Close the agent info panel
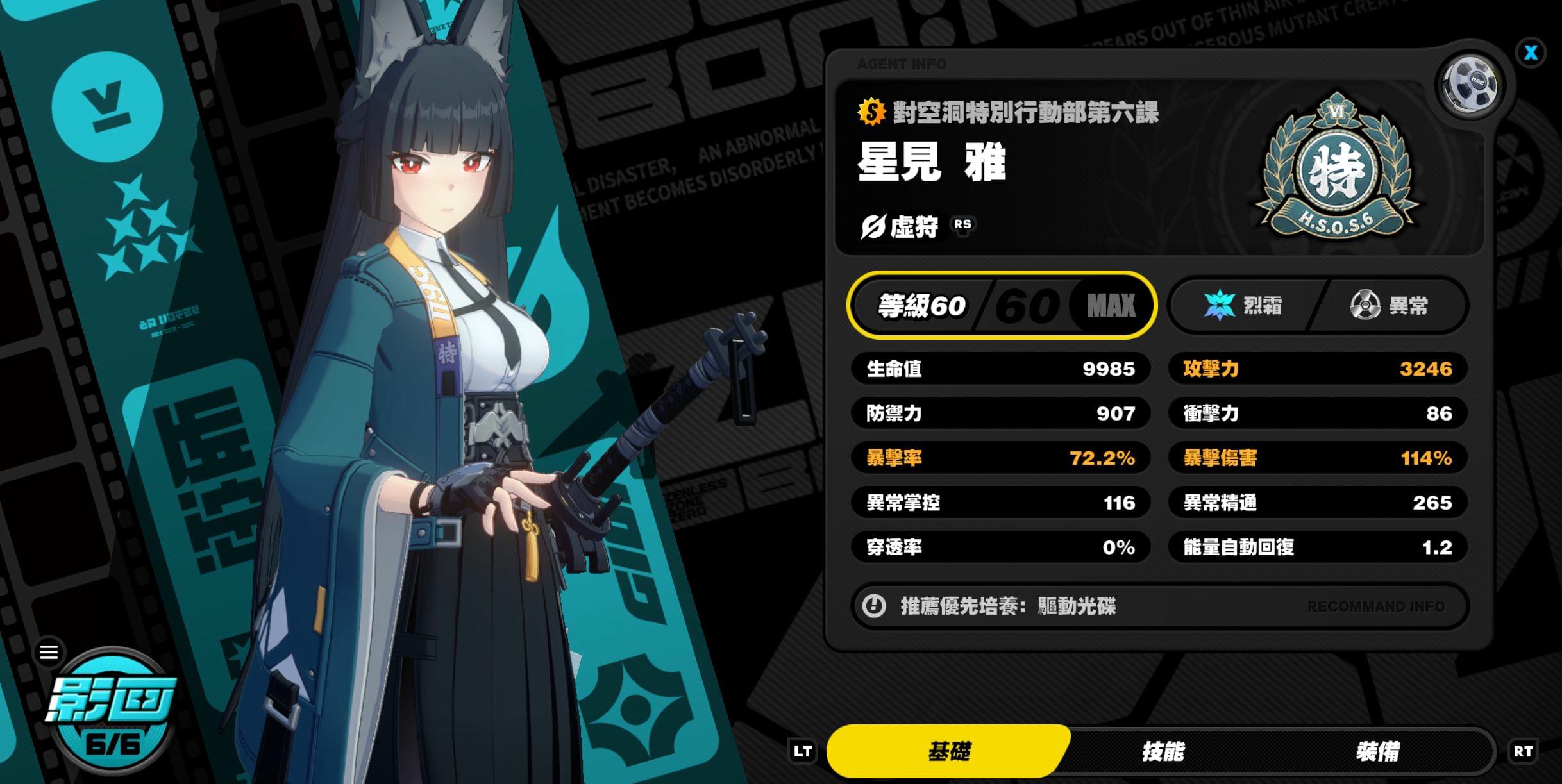The height and width of the screenshot is (784, 1562). click(x=1531, y=53)
